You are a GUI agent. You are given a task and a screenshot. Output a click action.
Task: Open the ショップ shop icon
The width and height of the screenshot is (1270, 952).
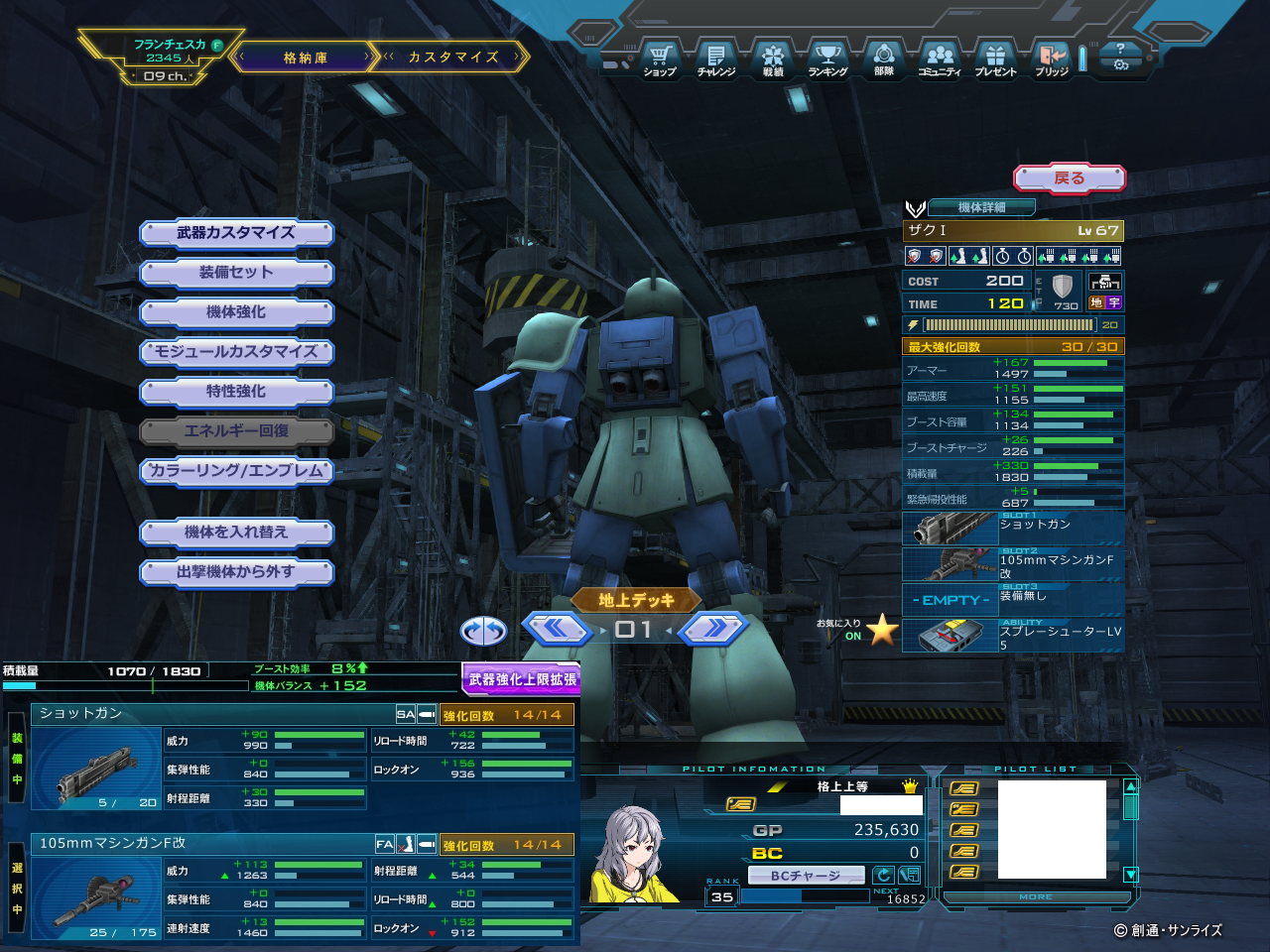tap(660, 59)
